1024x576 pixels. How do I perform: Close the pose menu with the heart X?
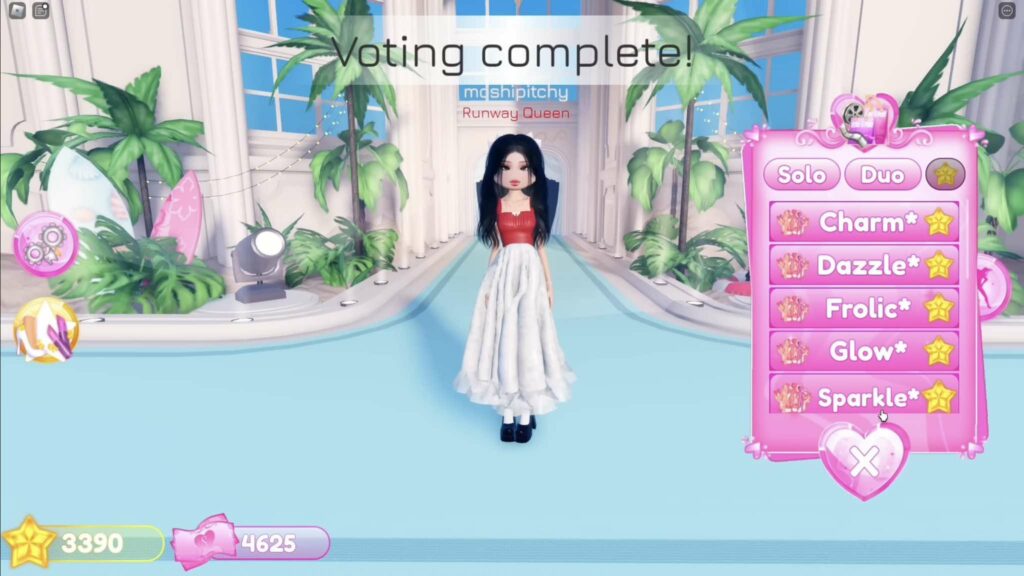[x=864, y=460]
